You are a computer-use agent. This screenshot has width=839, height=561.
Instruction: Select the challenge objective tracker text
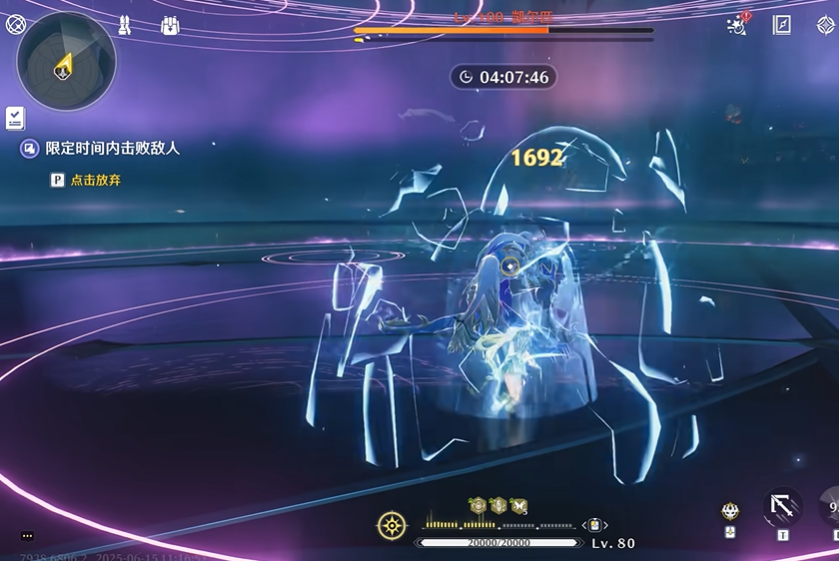pyautogui.click(x=112, y=148)
